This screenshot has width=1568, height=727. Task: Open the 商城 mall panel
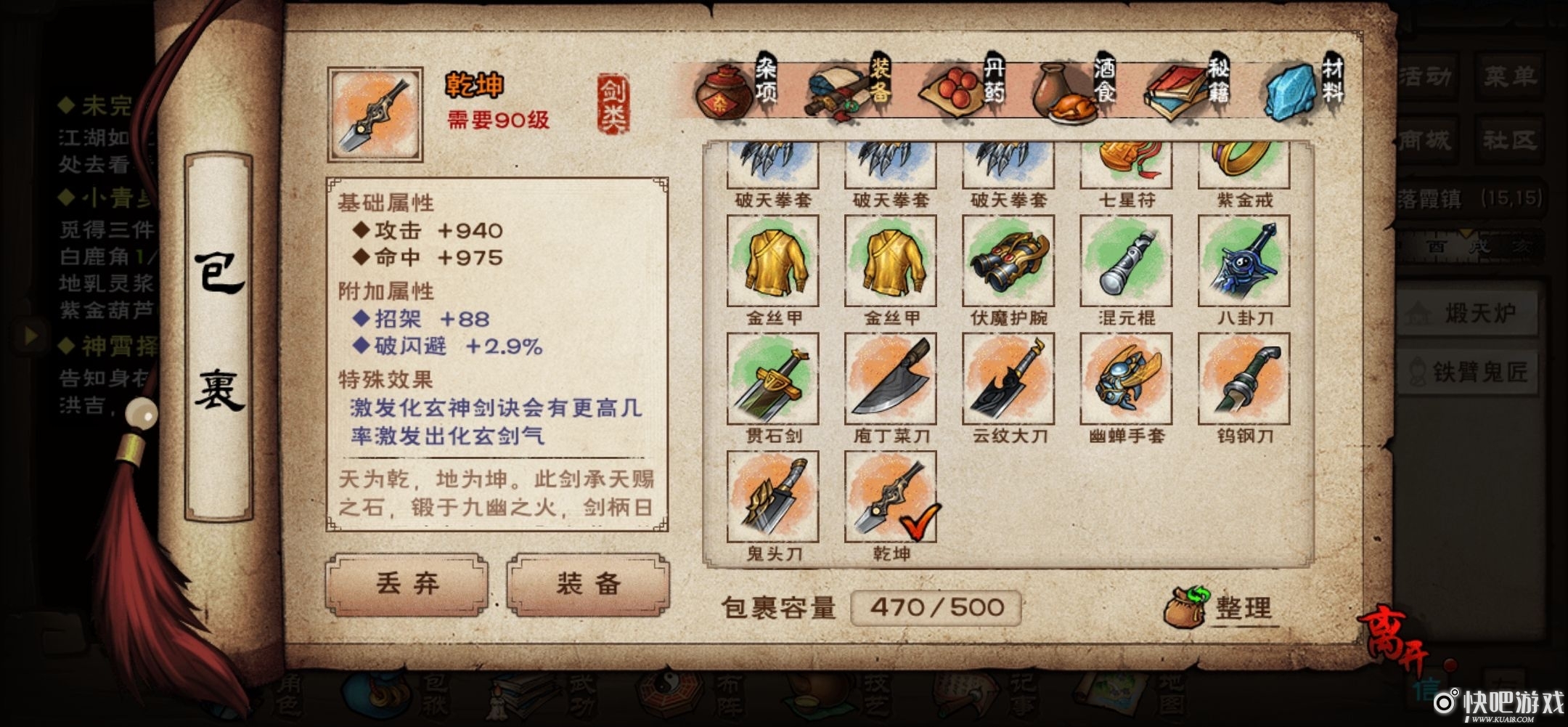coord(1426,139)
